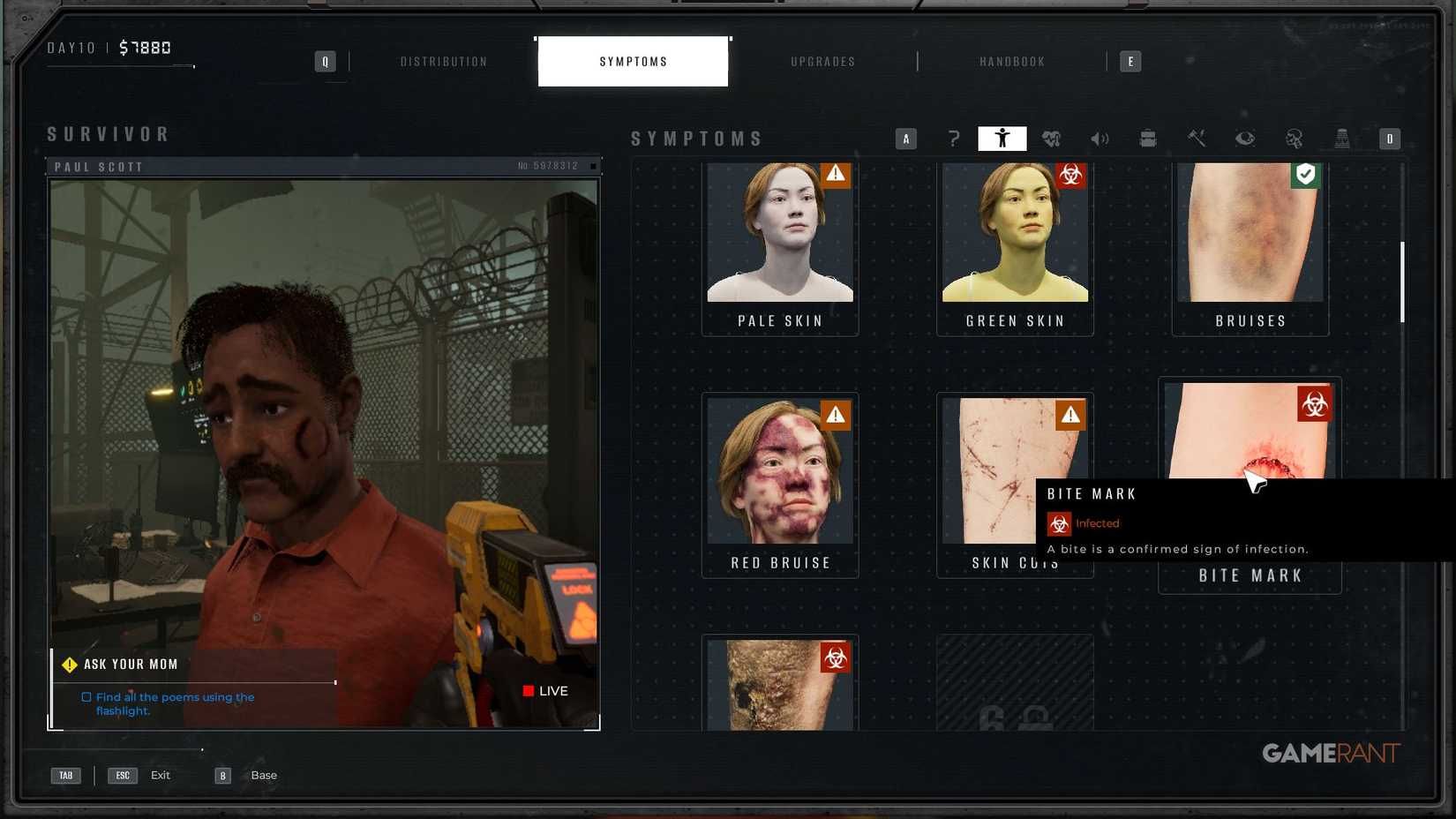Select the skull head symptom category
Viewport: 1456px width, 819px height.
[1294, 139]
